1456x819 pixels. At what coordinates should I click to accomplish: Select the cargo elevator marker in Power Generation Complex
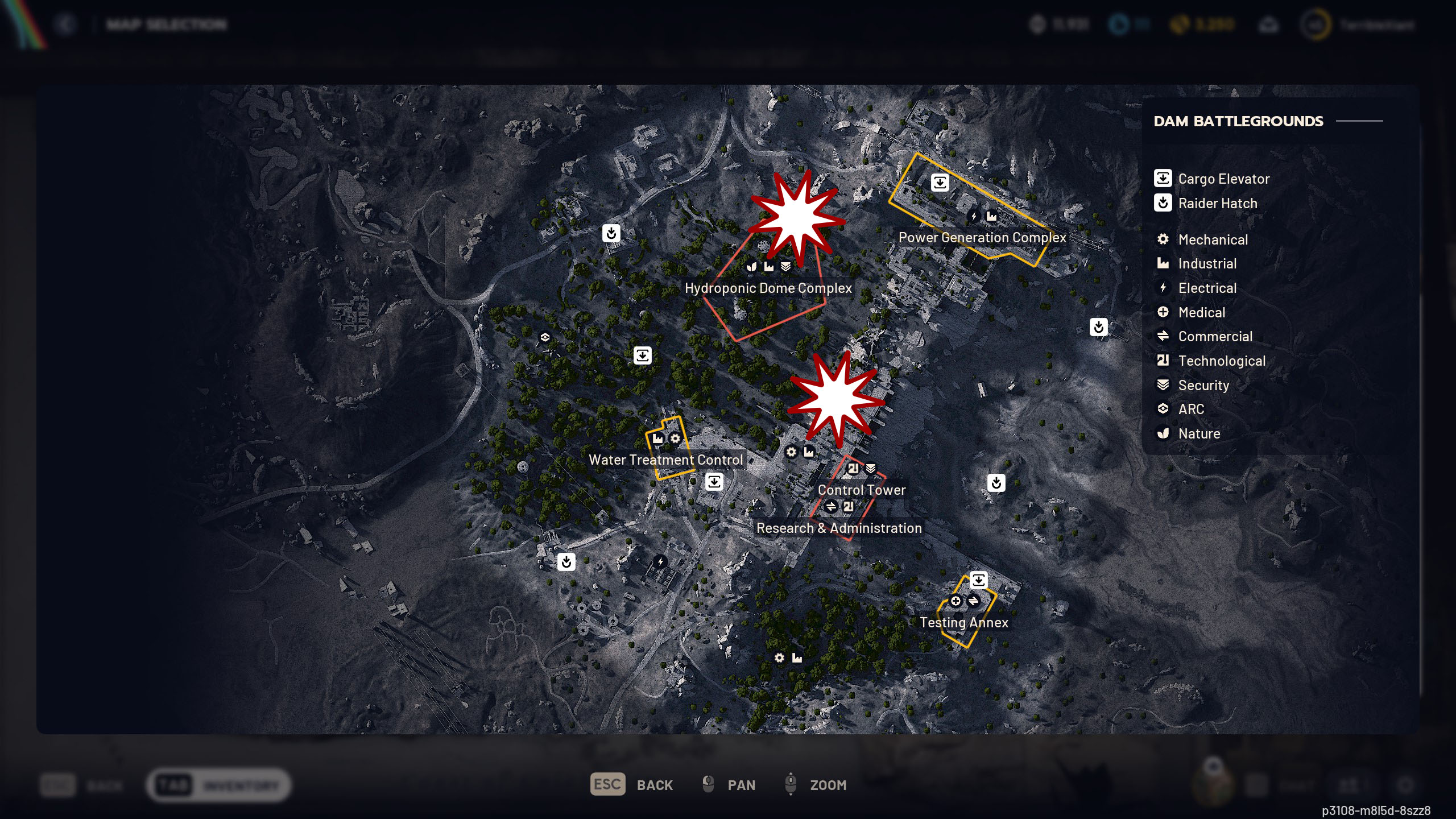click(x=940, y=183)
